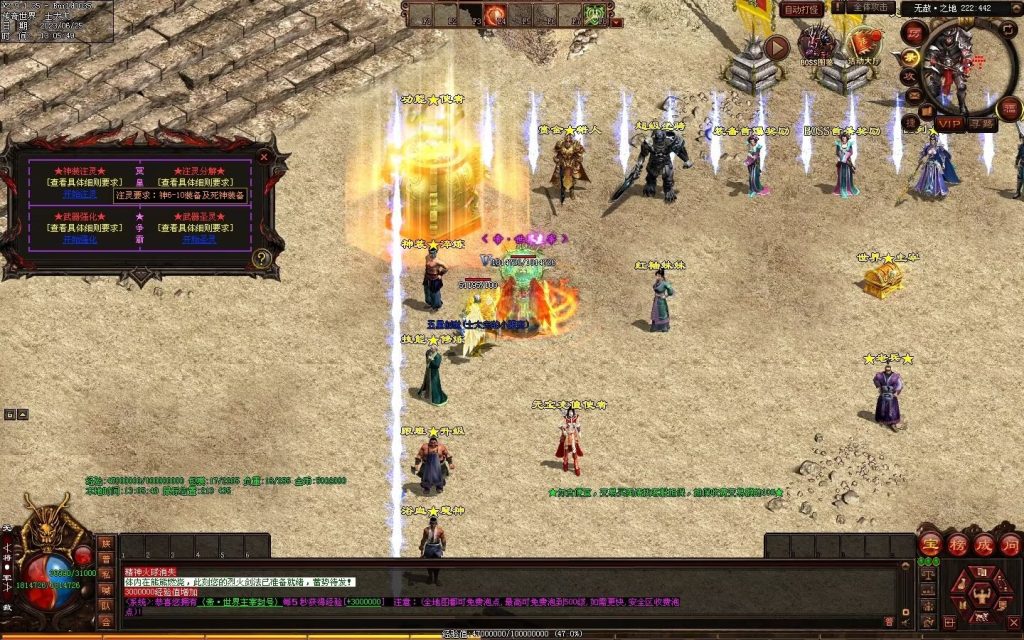This screenshot has height=640, width=1024.
Task: Close the spirit infusion dialog panel
Action: (264, 156)
